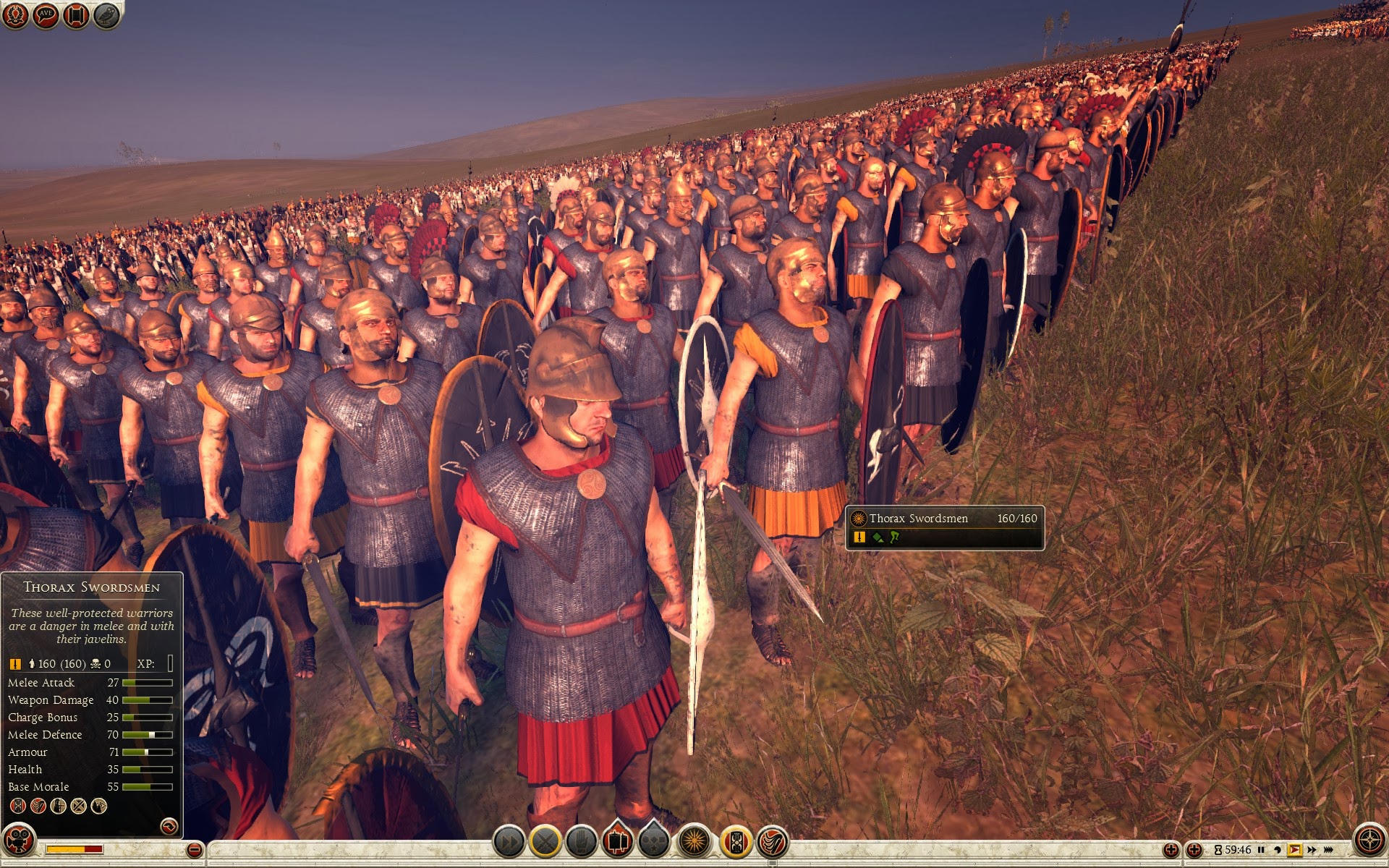The height and width of the screenshot is (868, 1389).
Task: Set battle to normal play speed
Action: 1294,850
